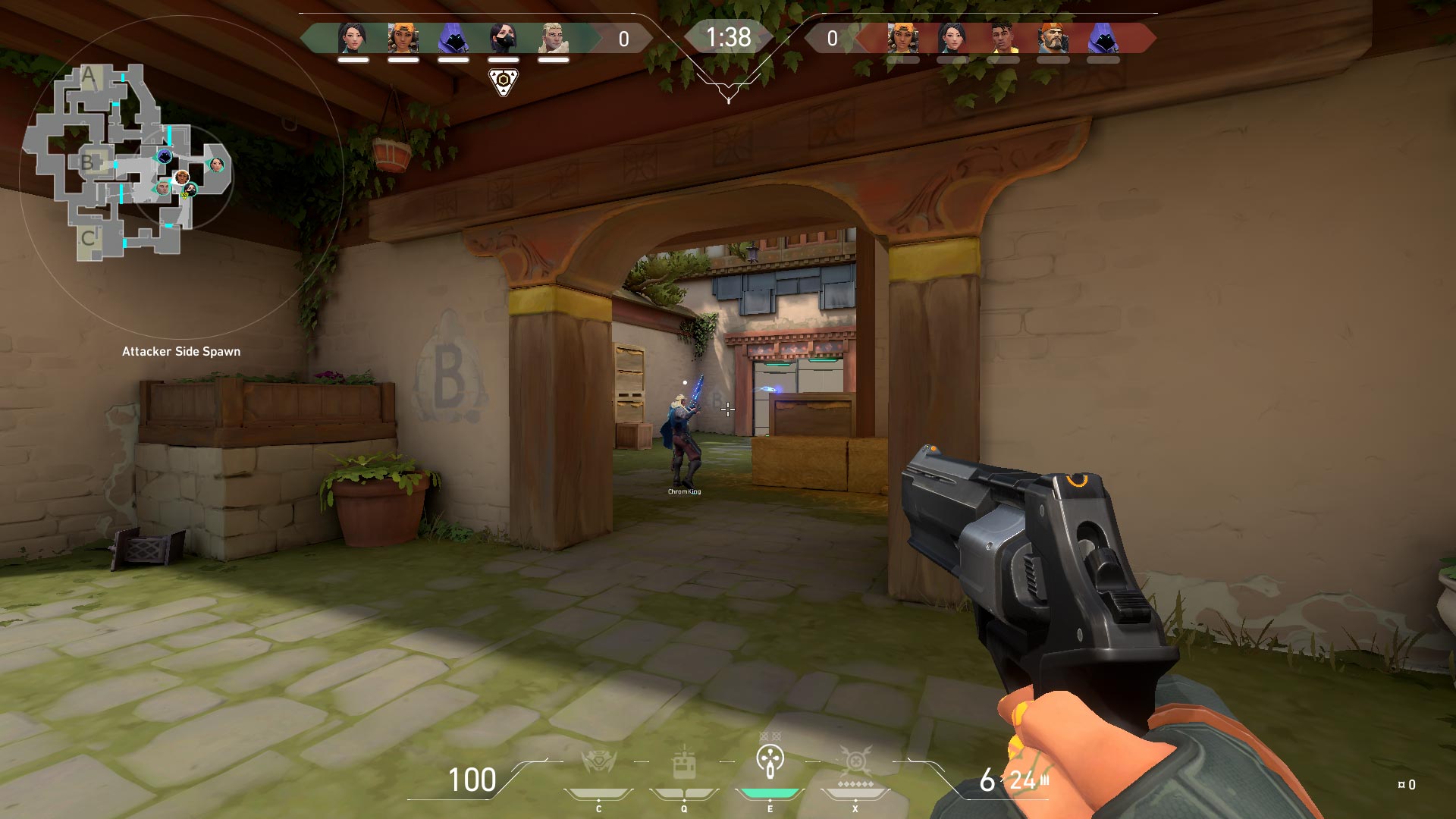Viewport: 1456px width, 819px height.
Task: Select Sage's marker on the minimap
Action: (x=217, y=165)
